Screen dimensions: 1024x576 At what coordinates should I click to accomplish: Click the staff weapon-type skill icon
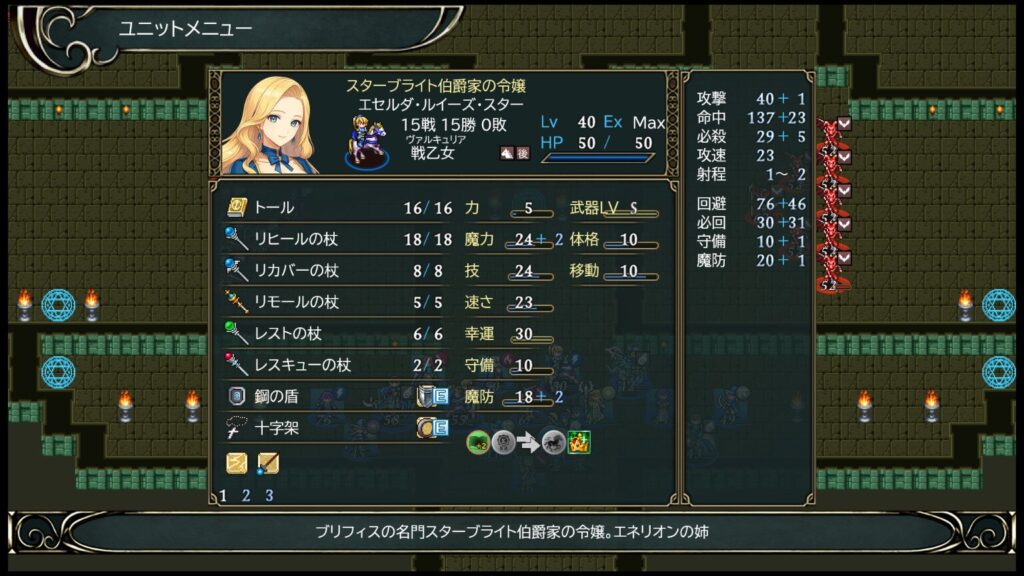click(267, 463)
